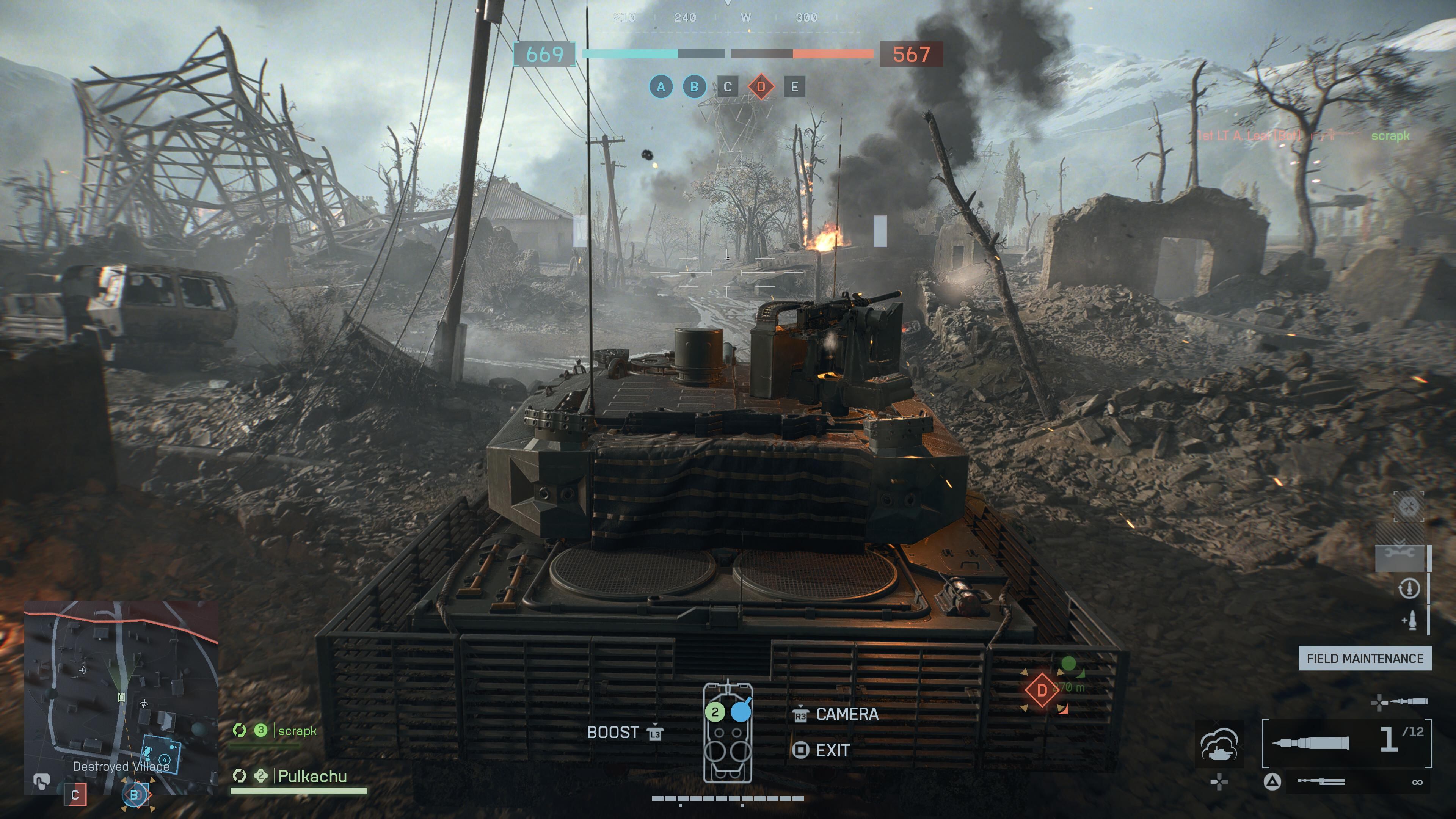The image size is (1456, 819).
Task: Click the C objective marker under the minimap
Action: pyautogui.click(x=75, y=795)
